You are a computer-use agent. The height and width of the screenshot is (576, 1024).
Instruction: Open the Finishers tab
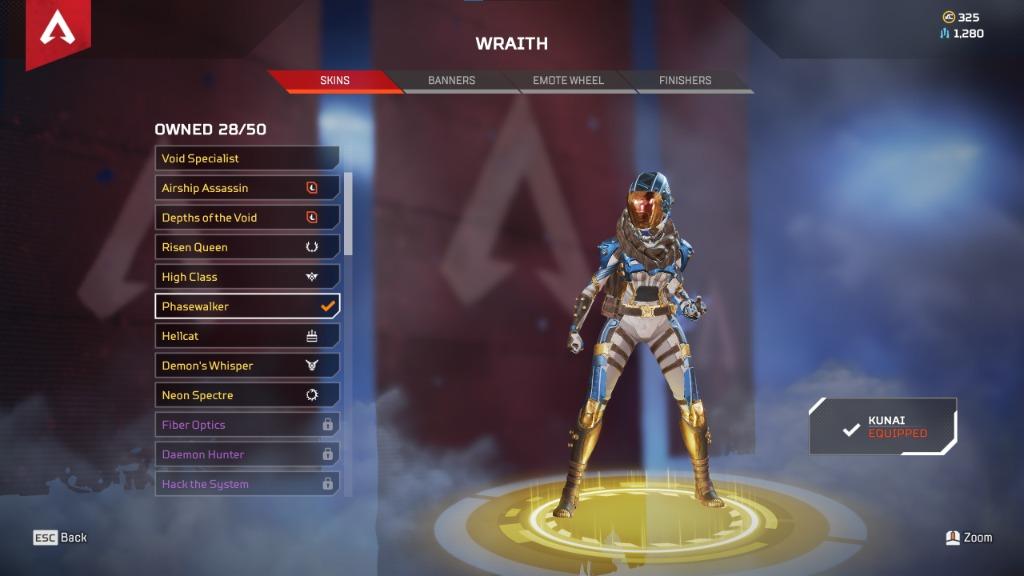(685, 80)
